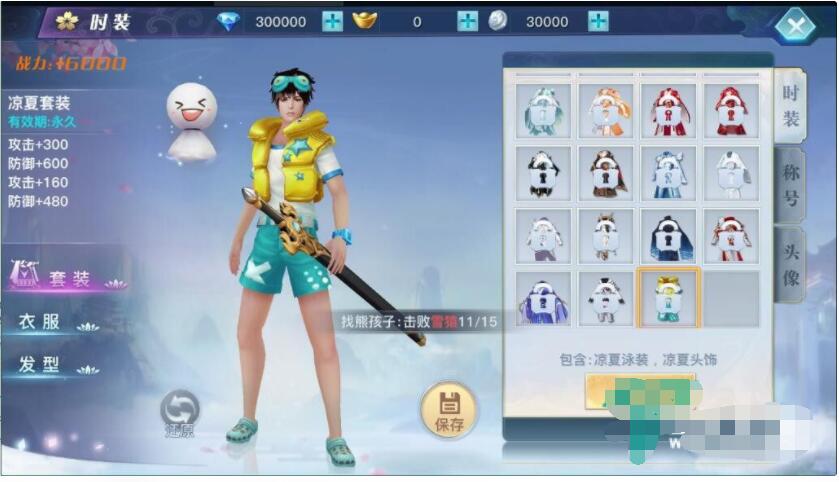Select the locked purple-blue robe costume
Viewport: 839px width, 482px height.
tap(544, 297)
